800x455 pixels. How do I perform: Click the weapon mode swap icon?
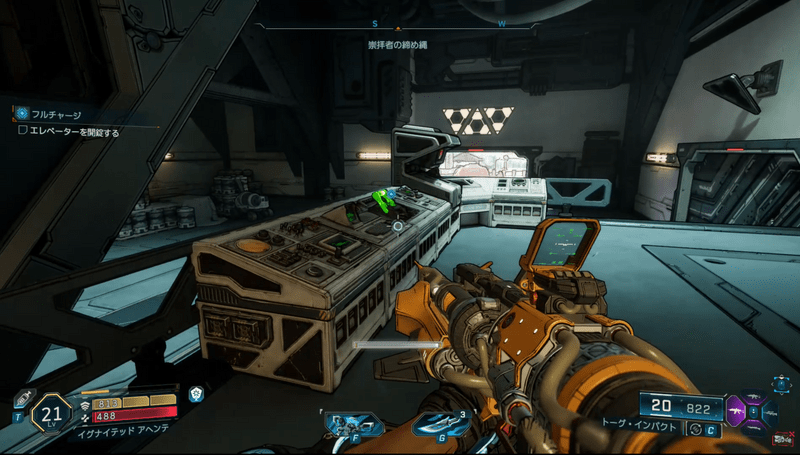pyautogui.click(x=697, y=430)
